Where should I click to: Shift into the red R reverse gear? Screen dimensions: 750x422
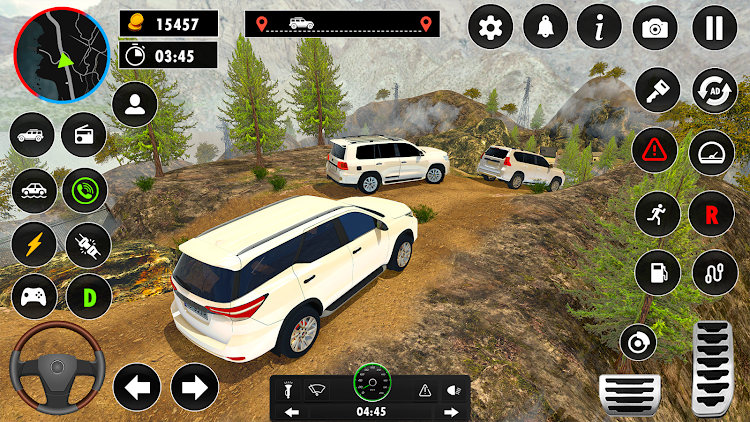pos(713,212)
